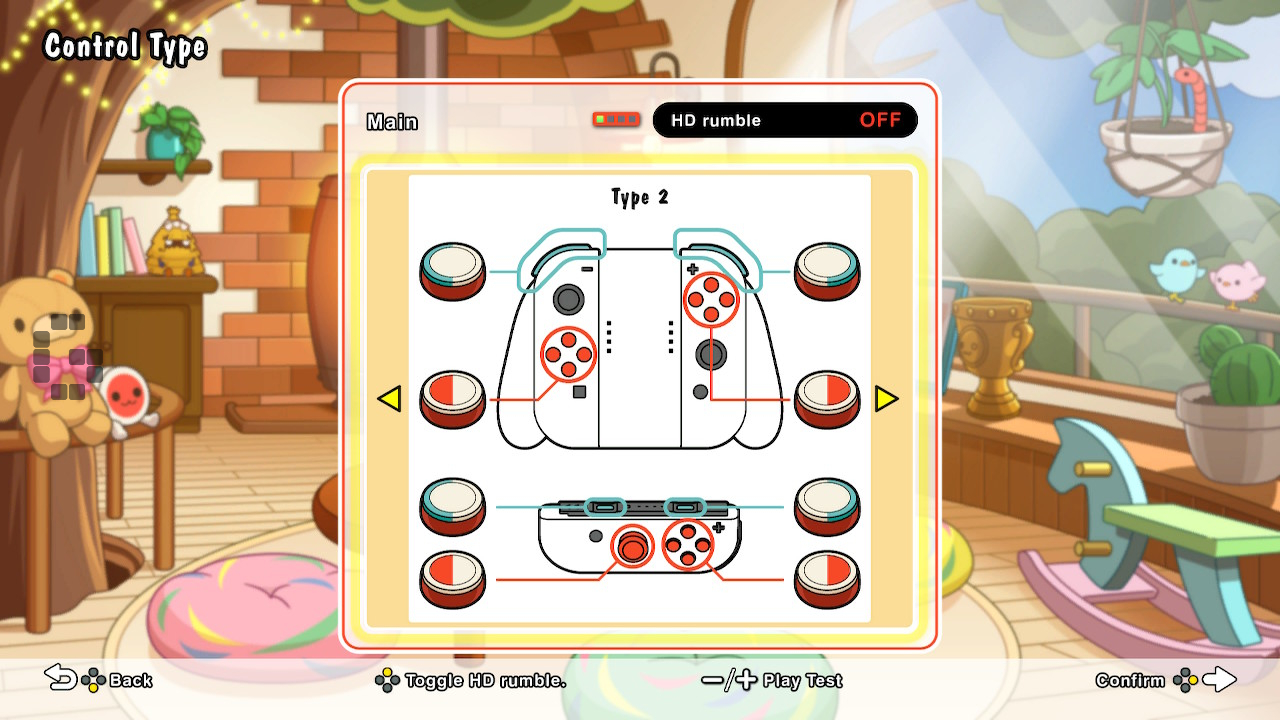Viewport: 1280px width, 720px height.
Task: Click the right yellow arrow for next type
Action: [x=888, y=398]
